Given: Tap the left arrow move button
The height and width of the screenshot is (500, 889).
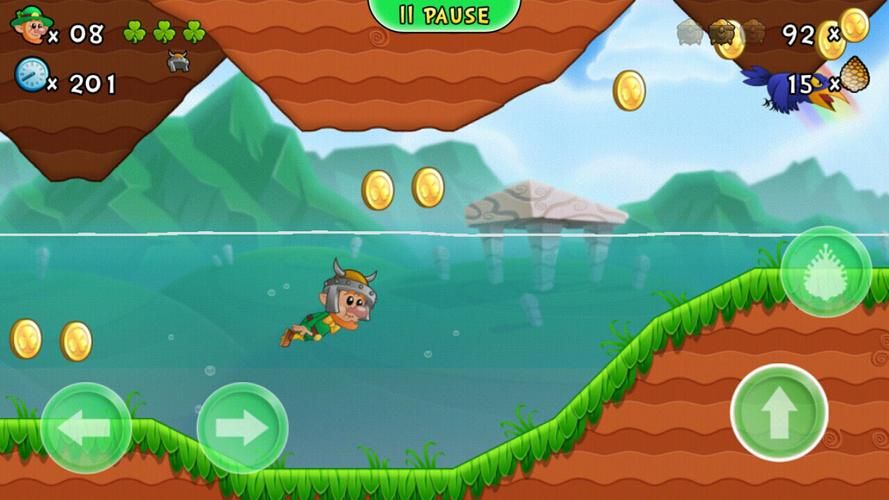Looking at the screenshot, I should pyautogui.click(x=85, y=429).
